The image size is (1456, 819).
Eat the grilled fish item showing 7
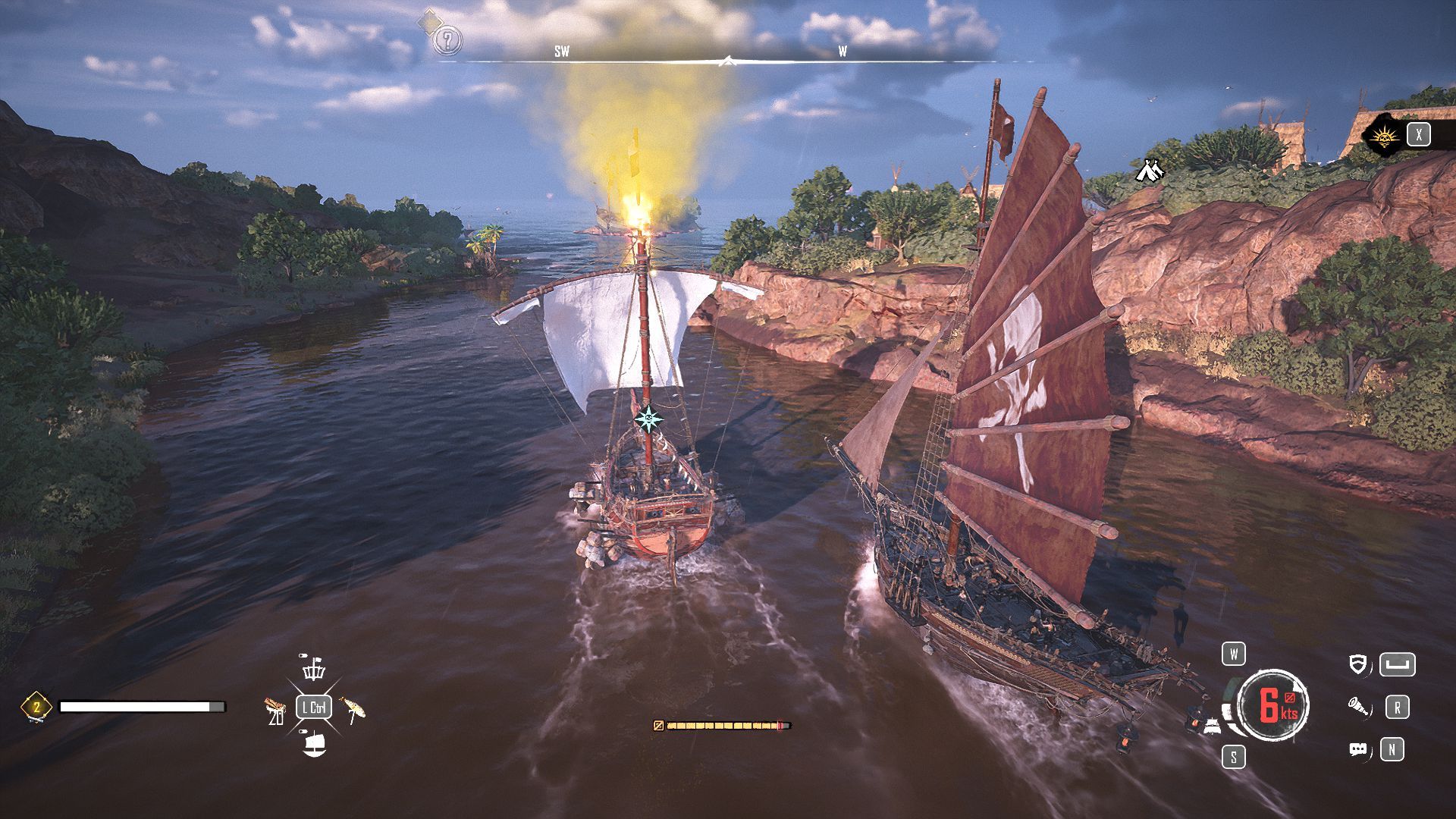(x=353, y=710)
